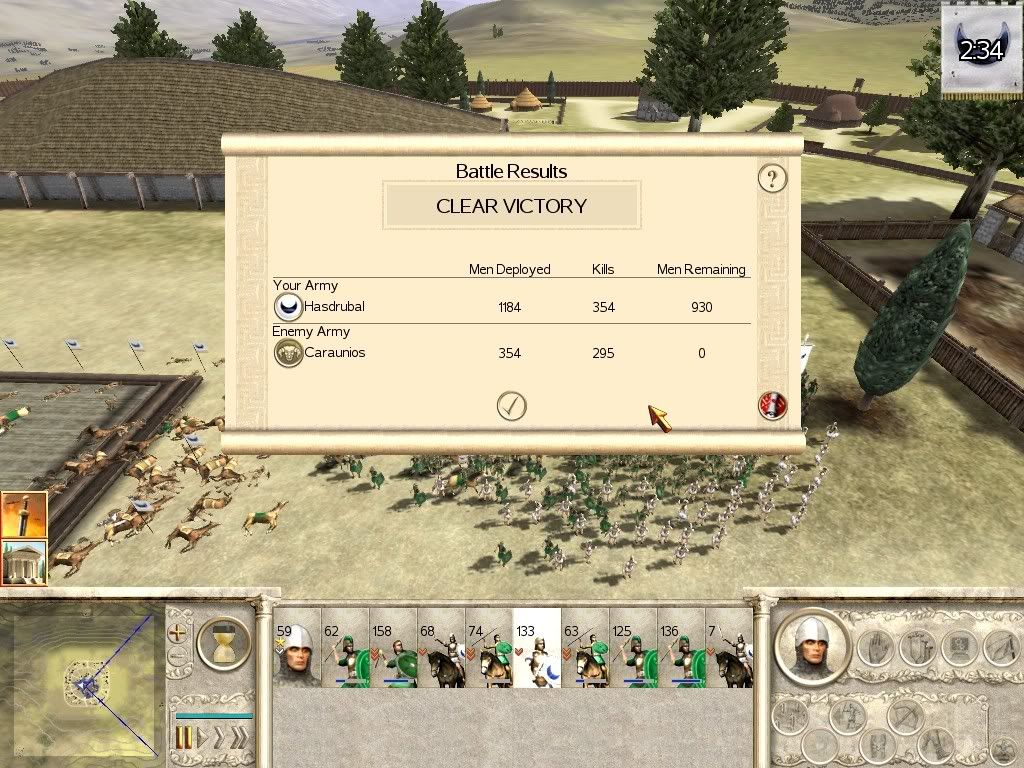Select the general's unit card showing 59 men

[297, 648]
